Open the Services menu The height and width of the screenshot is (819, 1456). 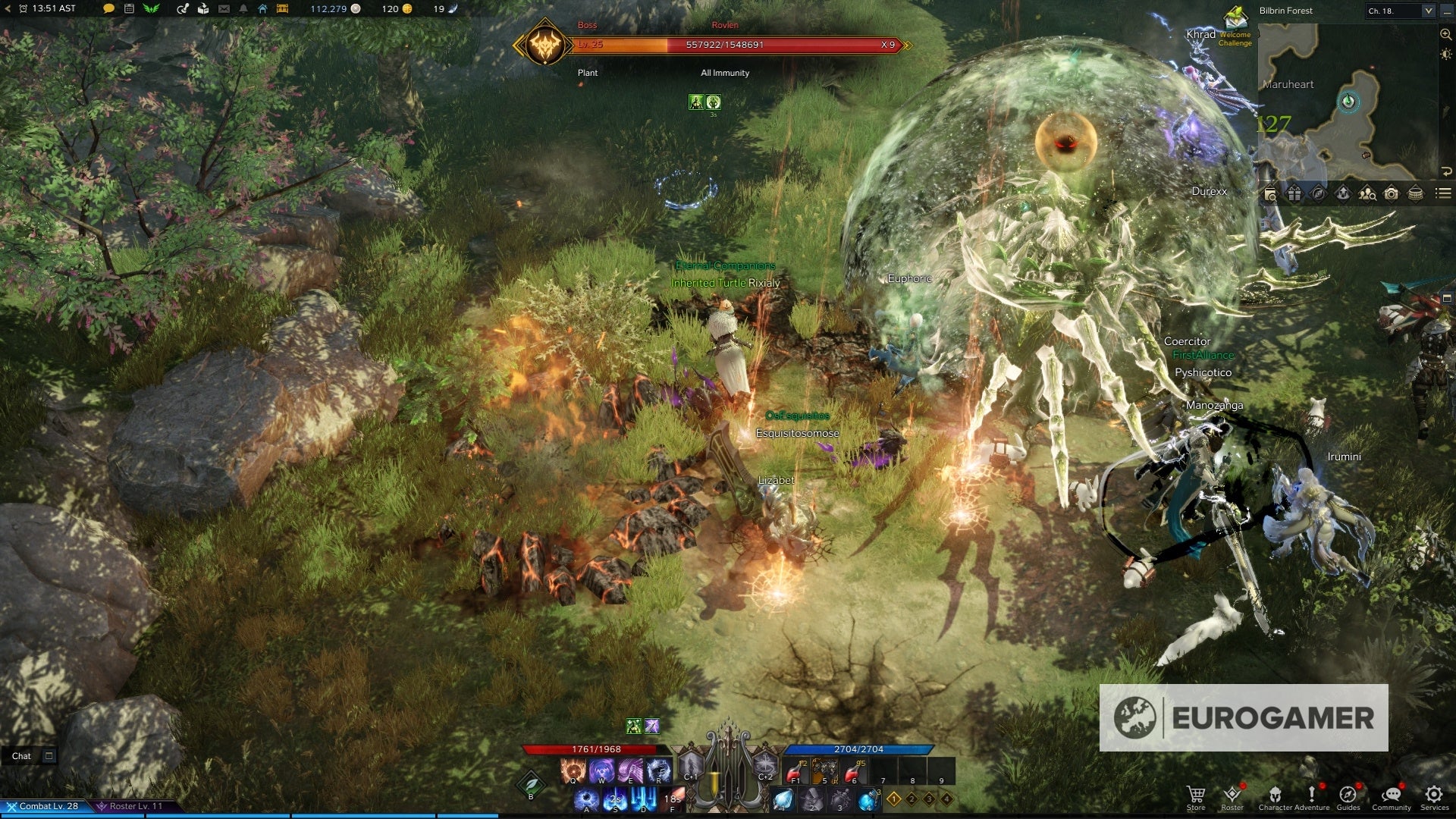point(1433,795)
